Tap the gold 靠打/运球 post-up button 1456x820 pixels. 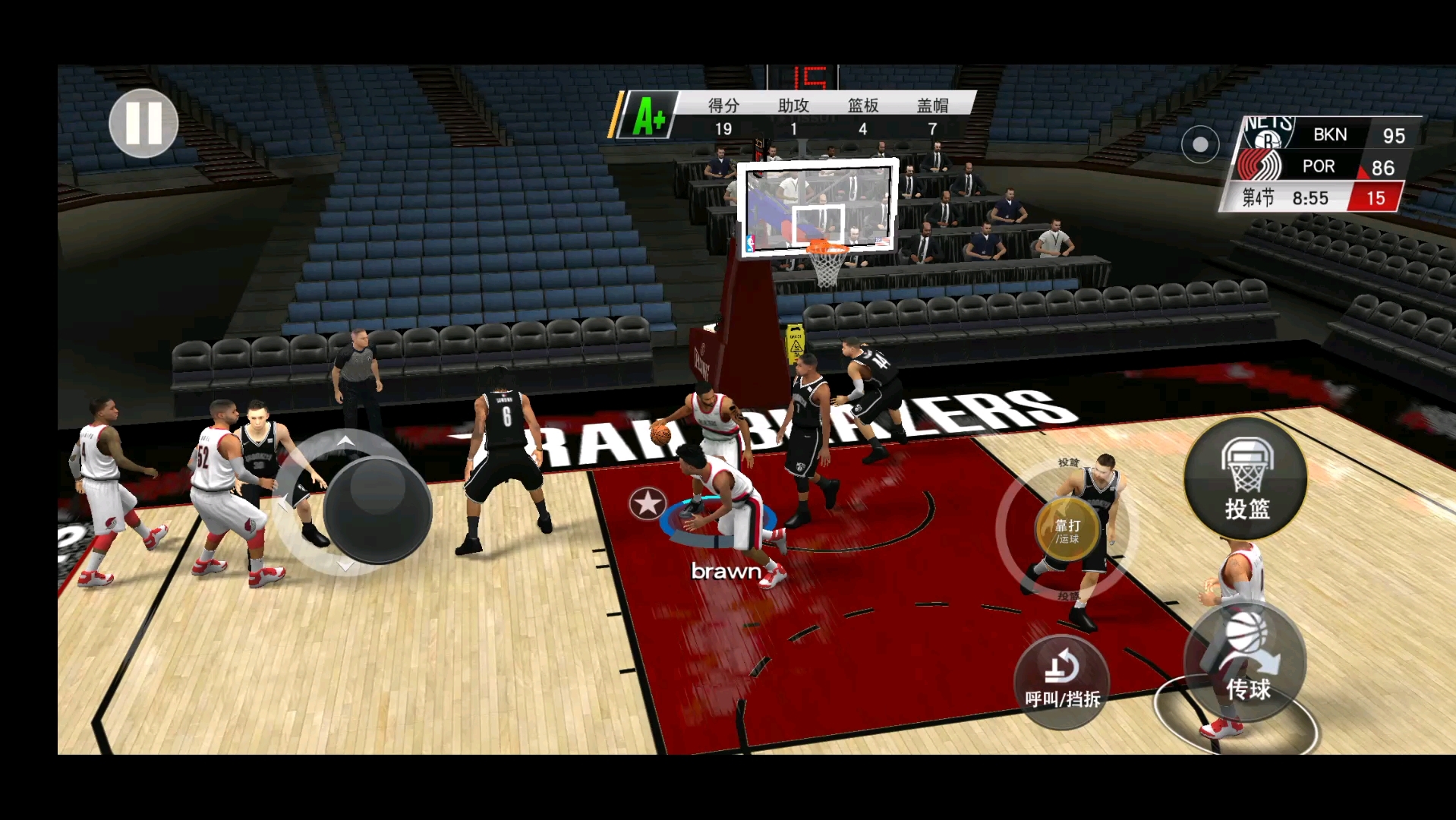click(x=1067, y=530)
